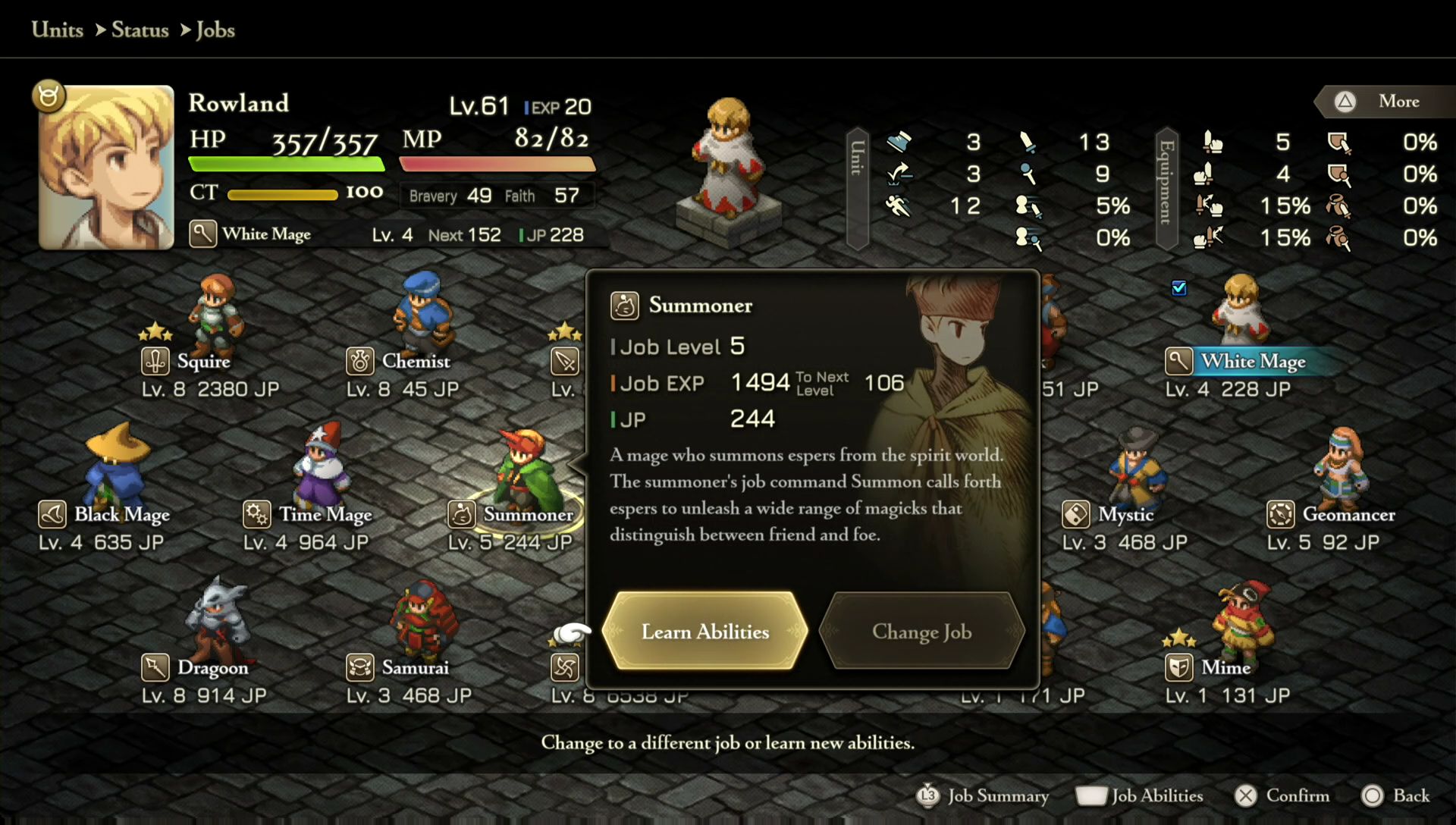Image resolution: width=1456 pixels, height=825 pixels.
Task: Click Rowland's character portrait
Action: pos(106,168)
